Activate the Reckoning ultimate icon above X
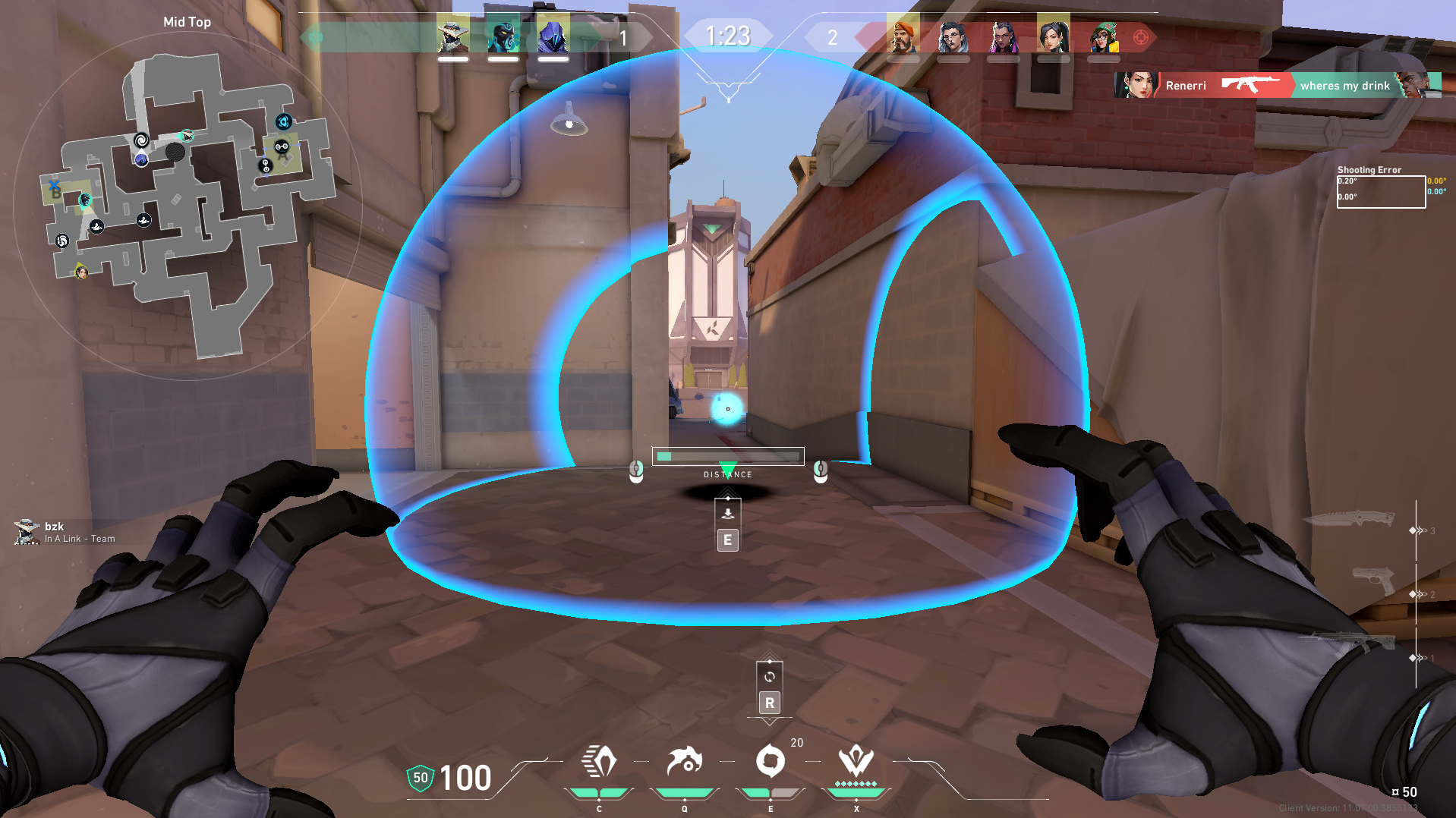Image resolution: width=1456 pixels, height=818 pixels. [856, 763]
